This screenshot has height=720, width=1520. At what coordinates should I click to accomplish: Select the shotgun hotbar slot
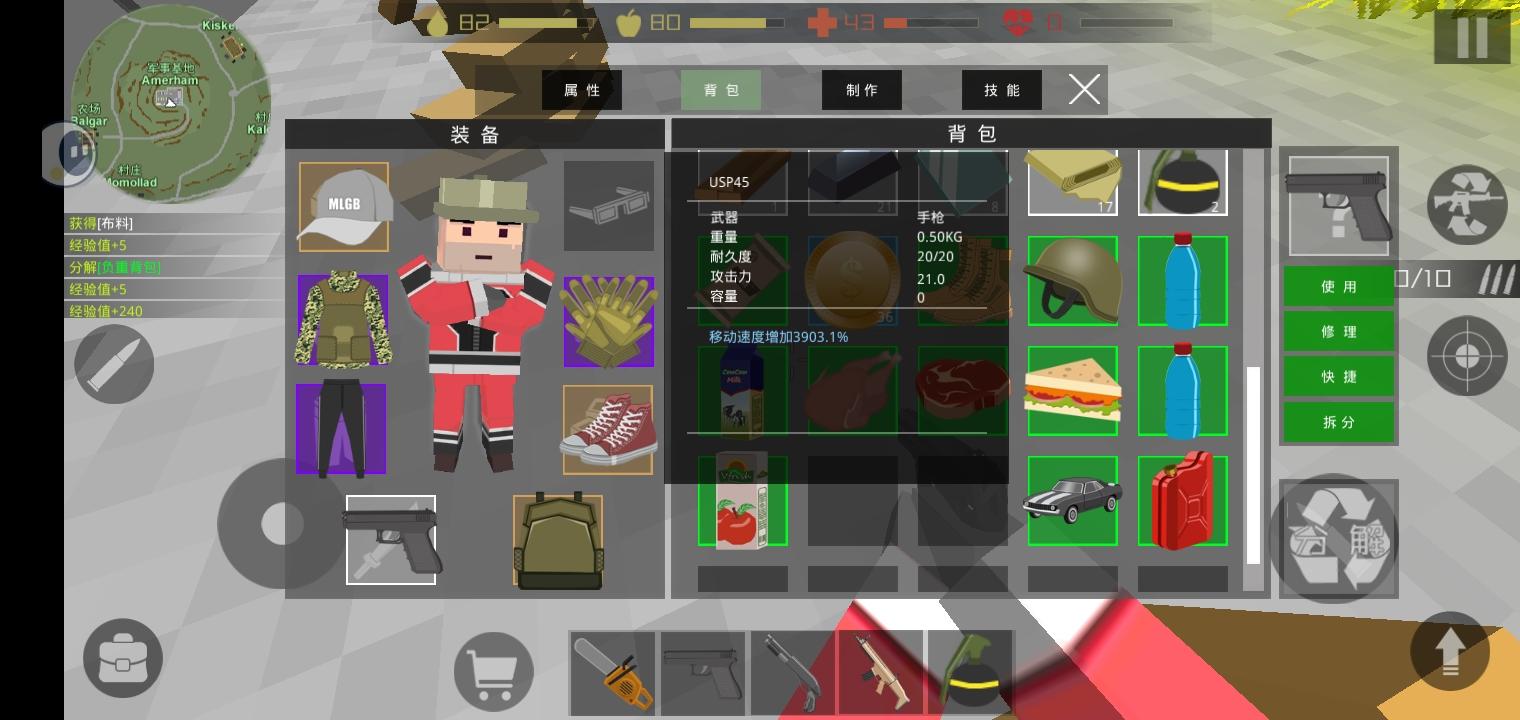tap(792, 673)
